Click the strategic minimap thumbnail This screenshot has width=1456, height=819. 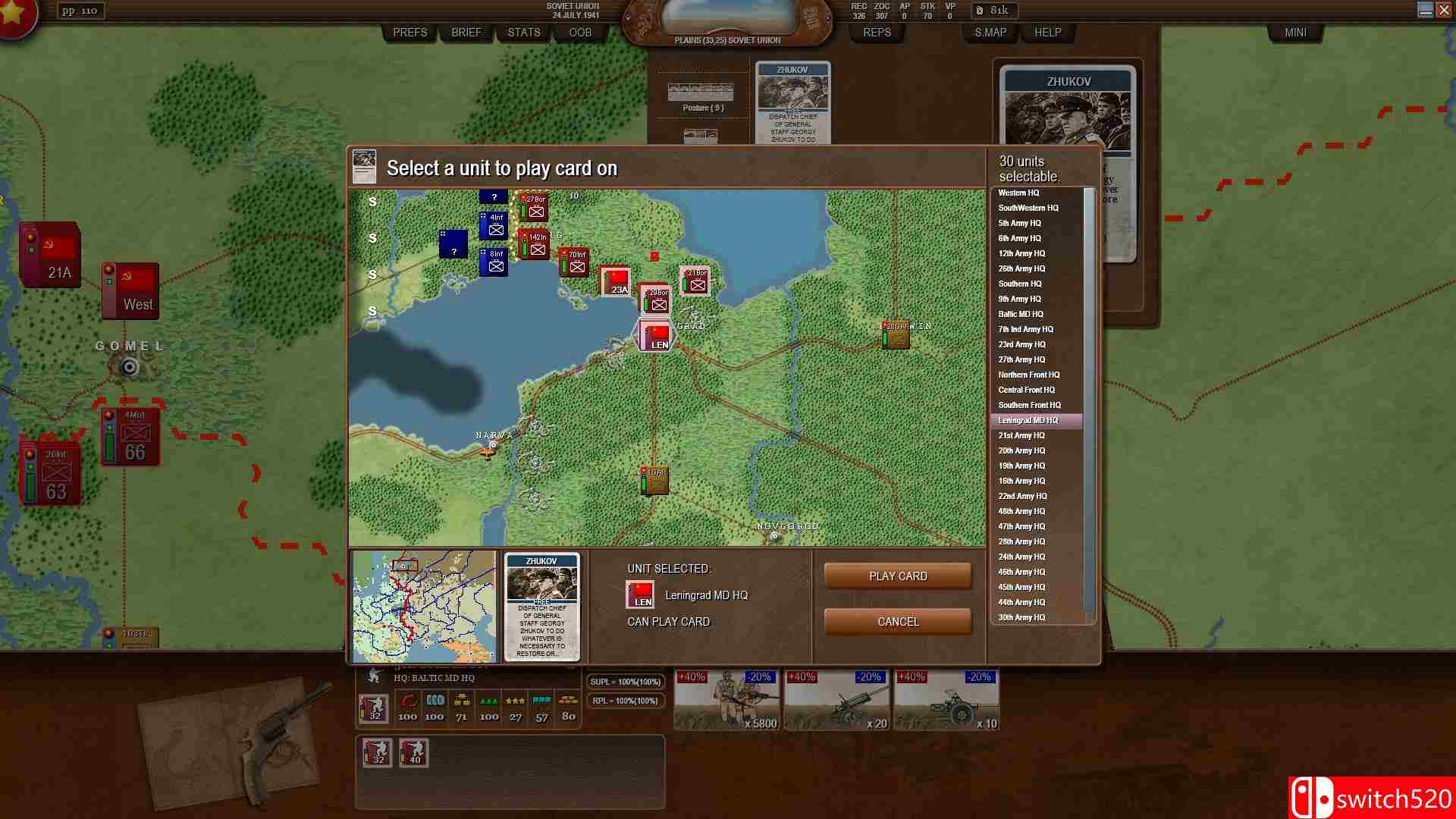[x=427, y=605]
